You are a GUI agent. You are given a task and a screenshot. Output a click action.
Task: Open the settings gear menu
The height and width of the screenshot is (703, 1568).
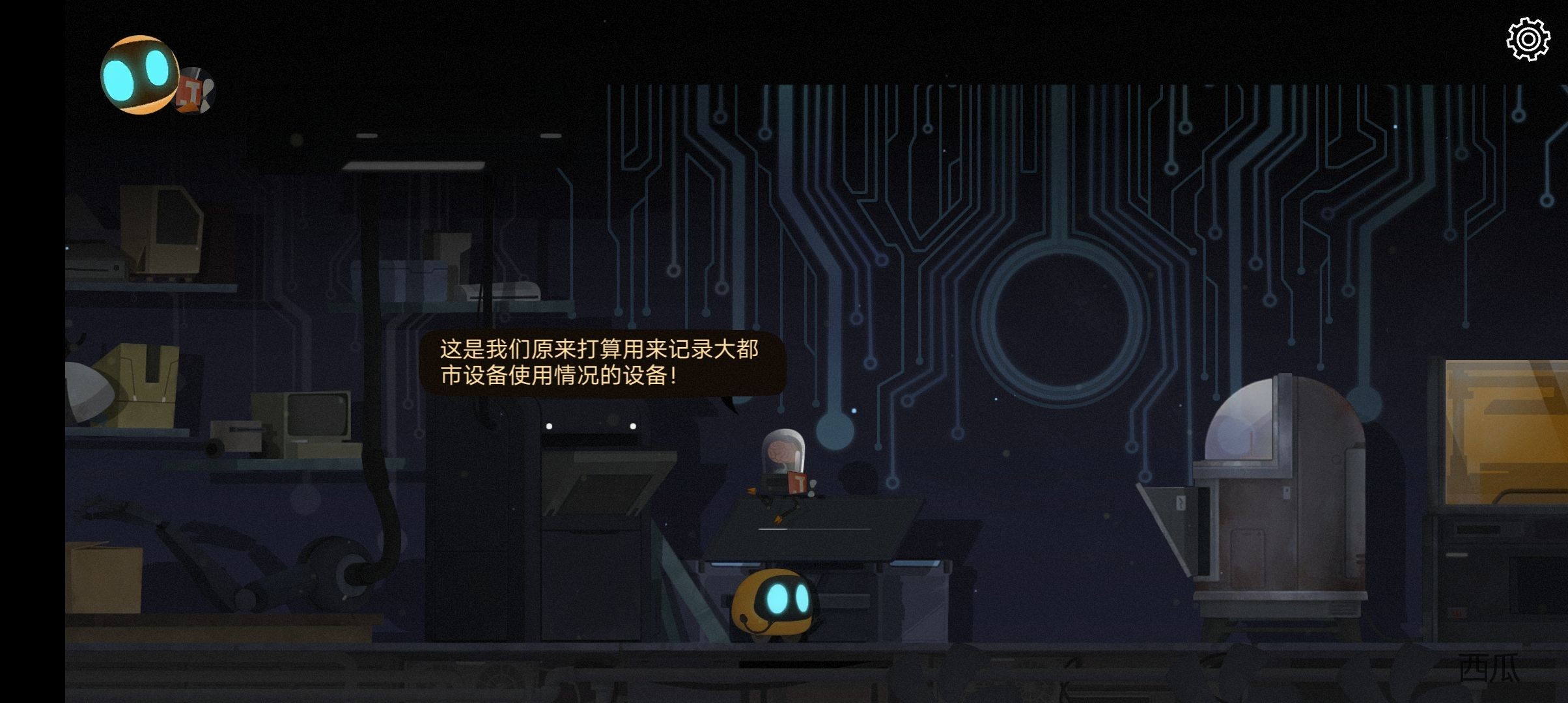tap(1528, 40)
